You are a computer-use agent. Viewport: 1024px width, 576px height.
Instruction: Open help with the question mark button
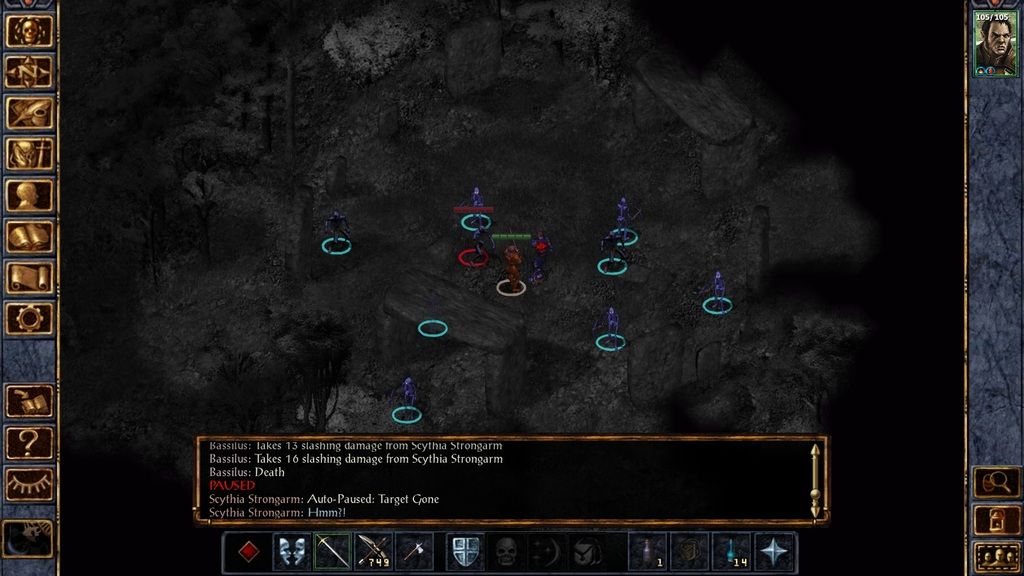click(29, 442)
